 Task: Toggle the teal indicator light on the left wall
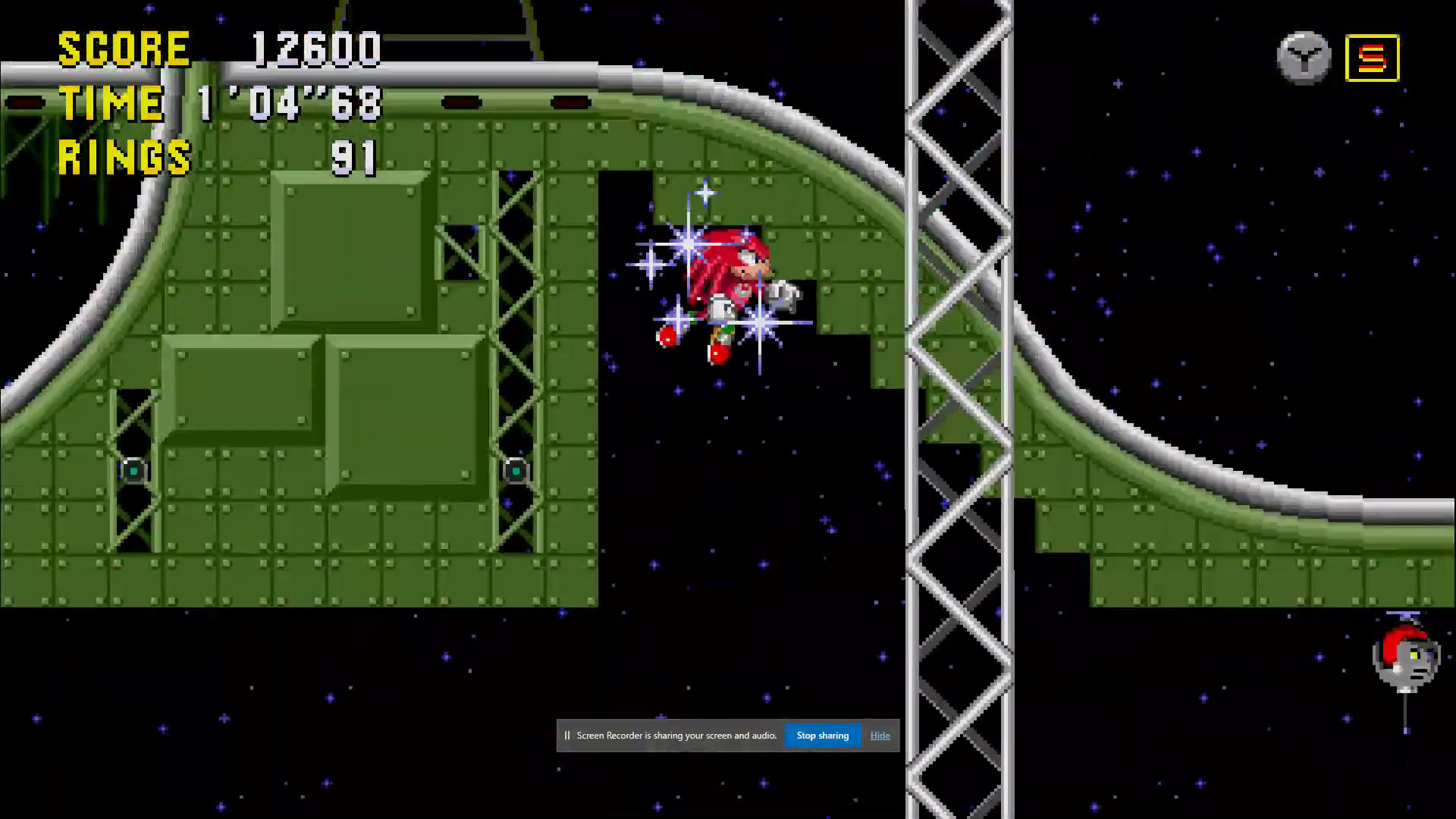[133, 470]
